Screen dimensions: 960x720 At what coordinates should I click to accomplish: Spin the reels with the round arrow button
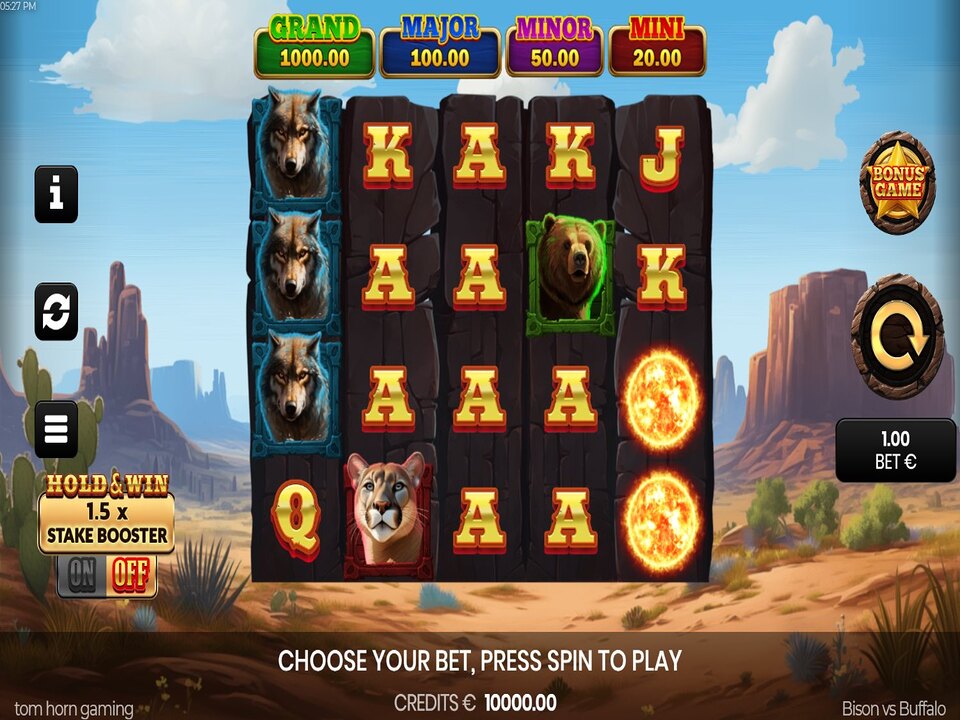pos(897,336)
